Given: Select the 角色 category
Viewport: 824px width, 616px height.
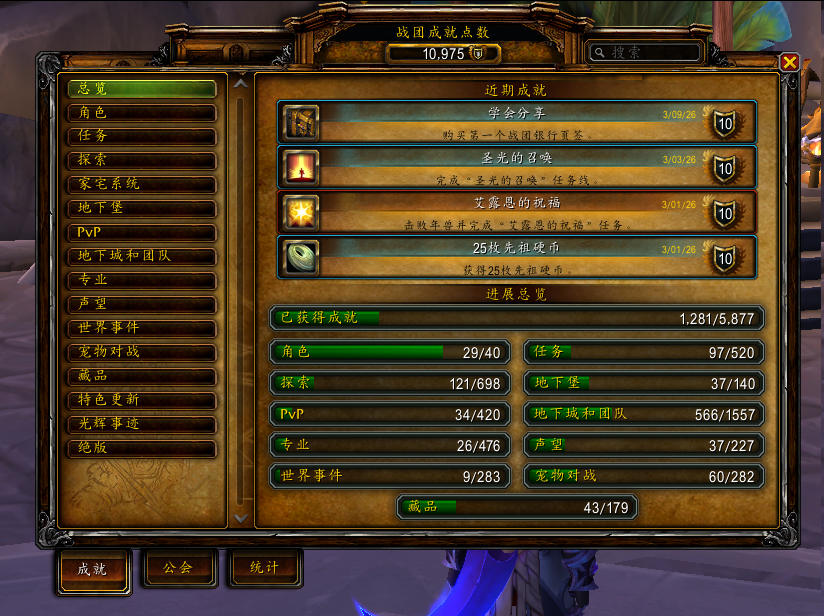Looking at the screenshot, I should 141,113.
